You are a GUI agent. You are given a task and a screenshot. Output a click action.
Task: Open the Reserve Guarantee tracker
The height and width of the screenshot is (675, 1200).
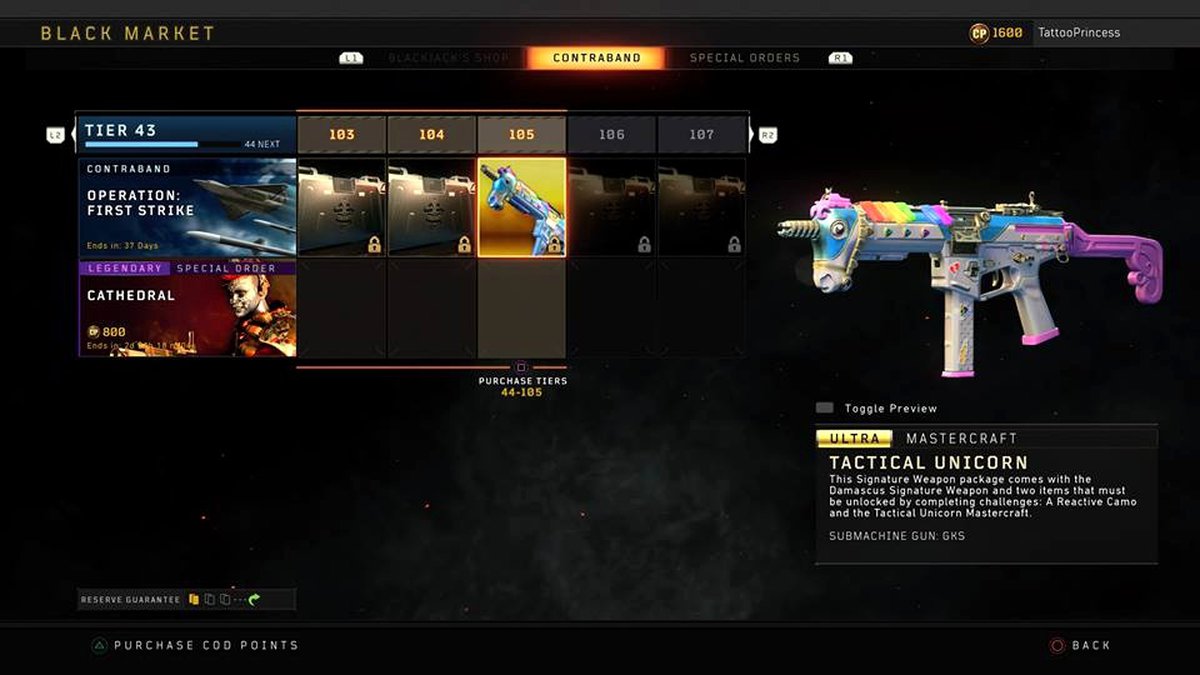(186, 599)
